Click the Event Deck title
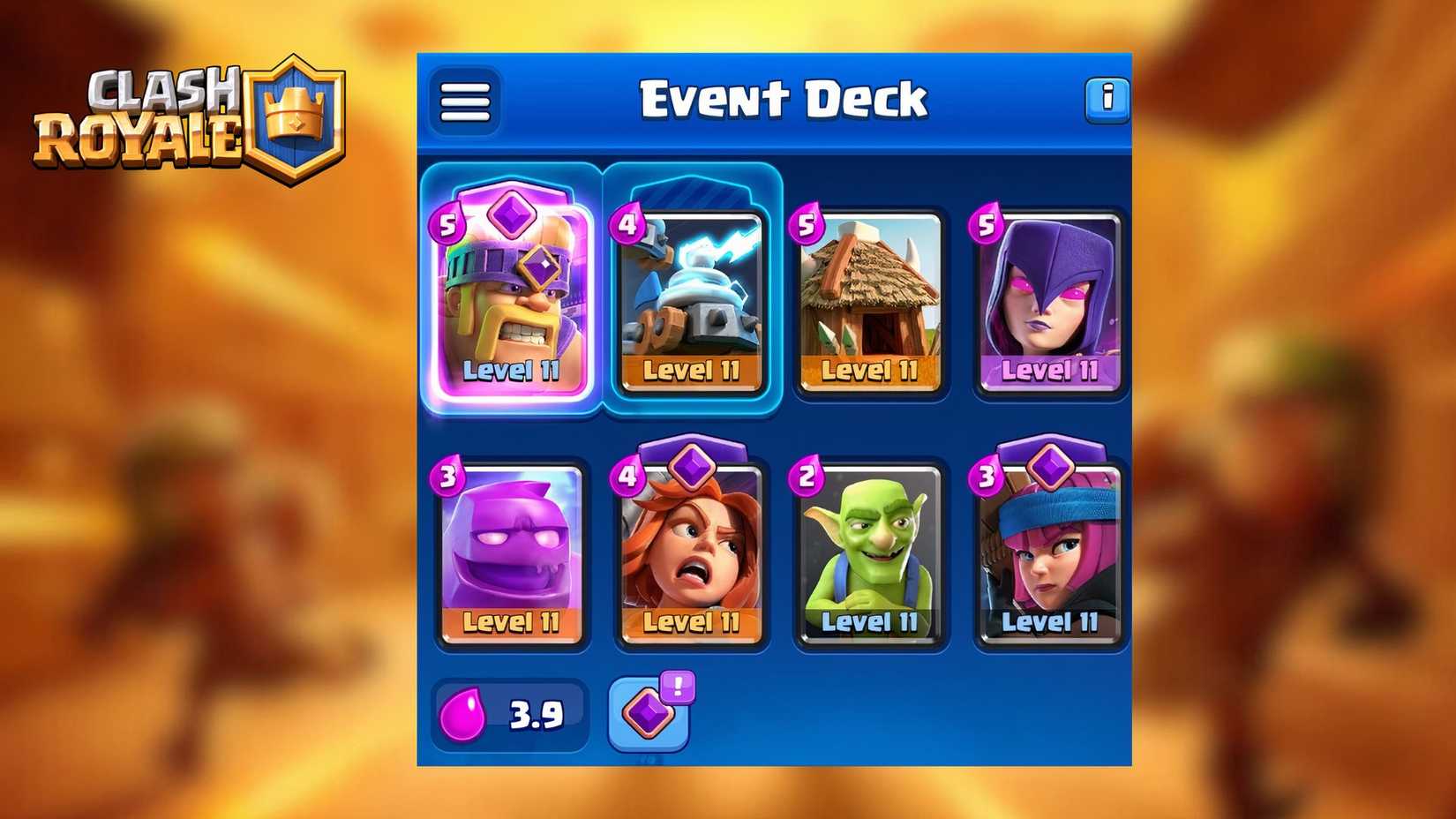Screen dimensions: 1456x819 pos(784,97)
